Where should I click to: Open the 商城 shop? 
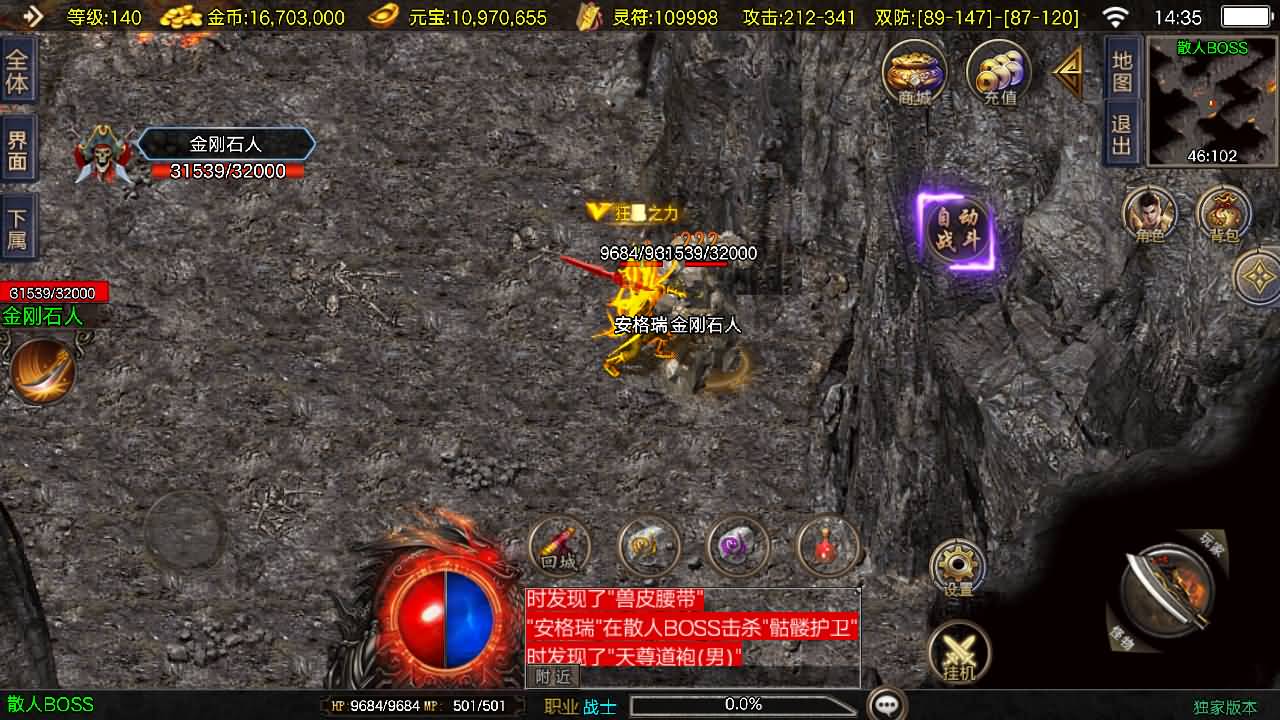pos(914,73)
